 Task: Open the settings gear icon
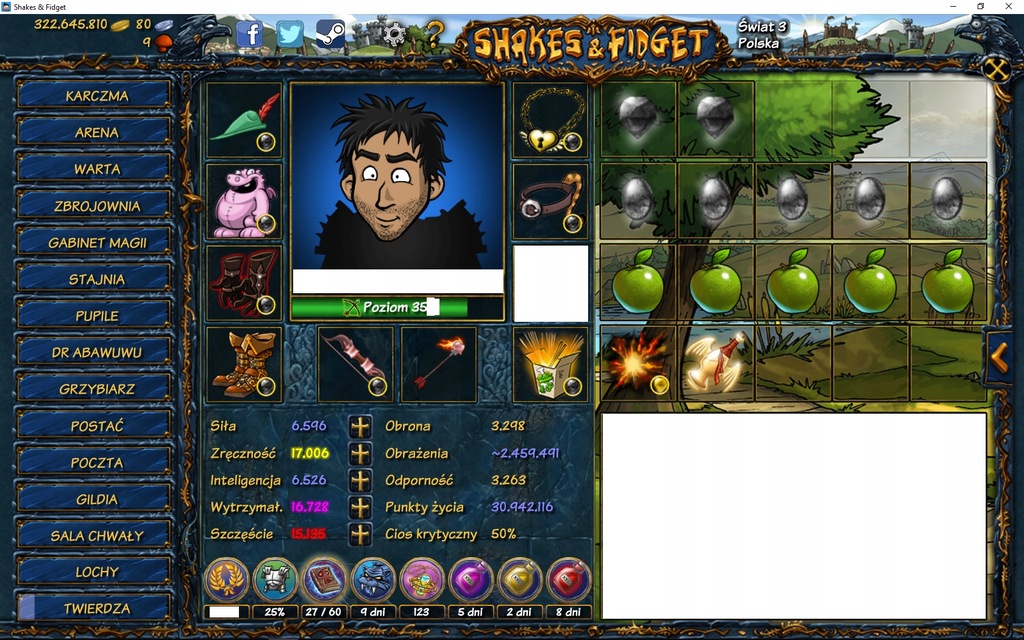click(x=394, y=35)
